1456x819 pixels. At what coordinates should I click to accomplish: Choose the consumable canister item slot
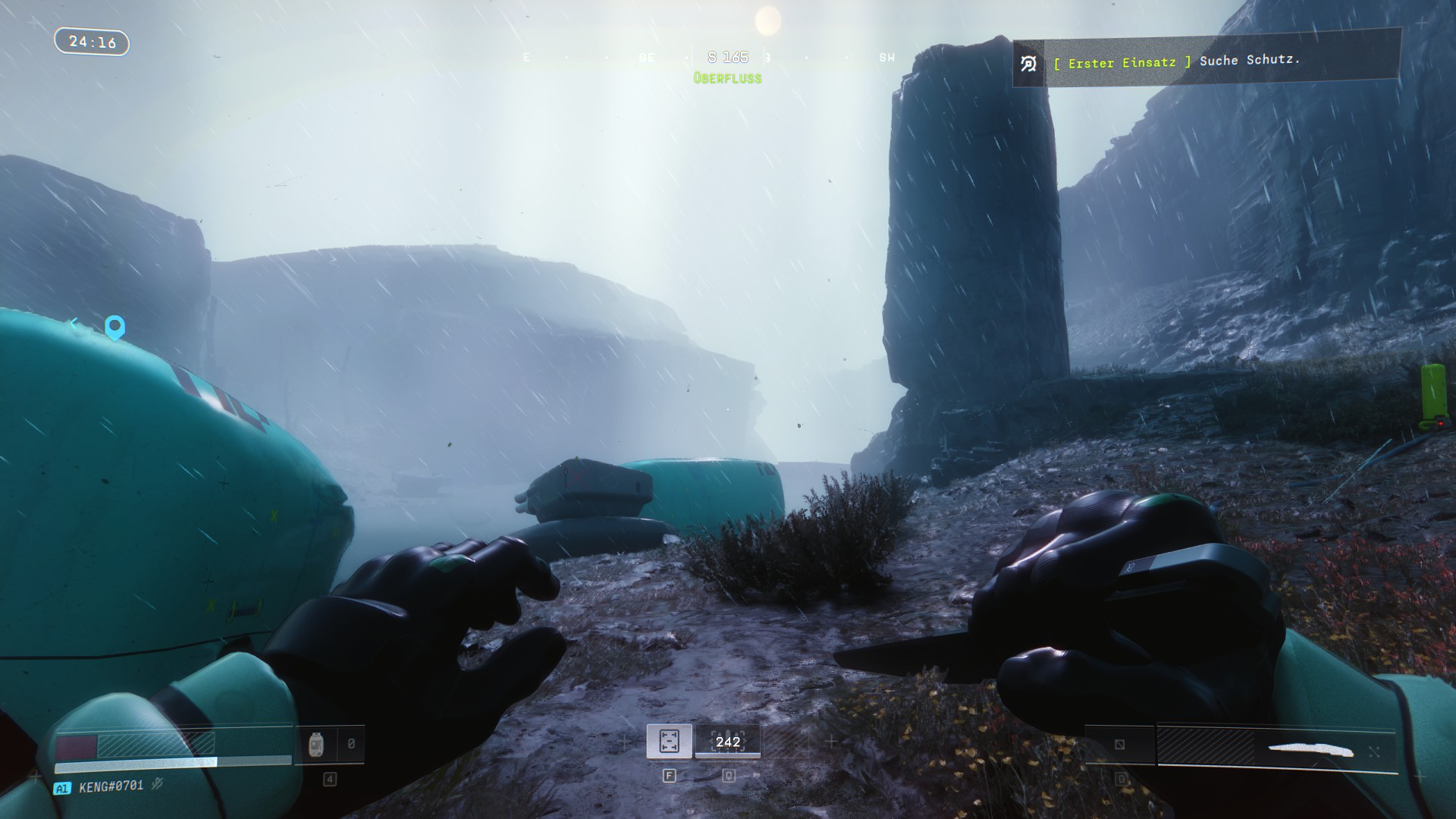[317, 745]
